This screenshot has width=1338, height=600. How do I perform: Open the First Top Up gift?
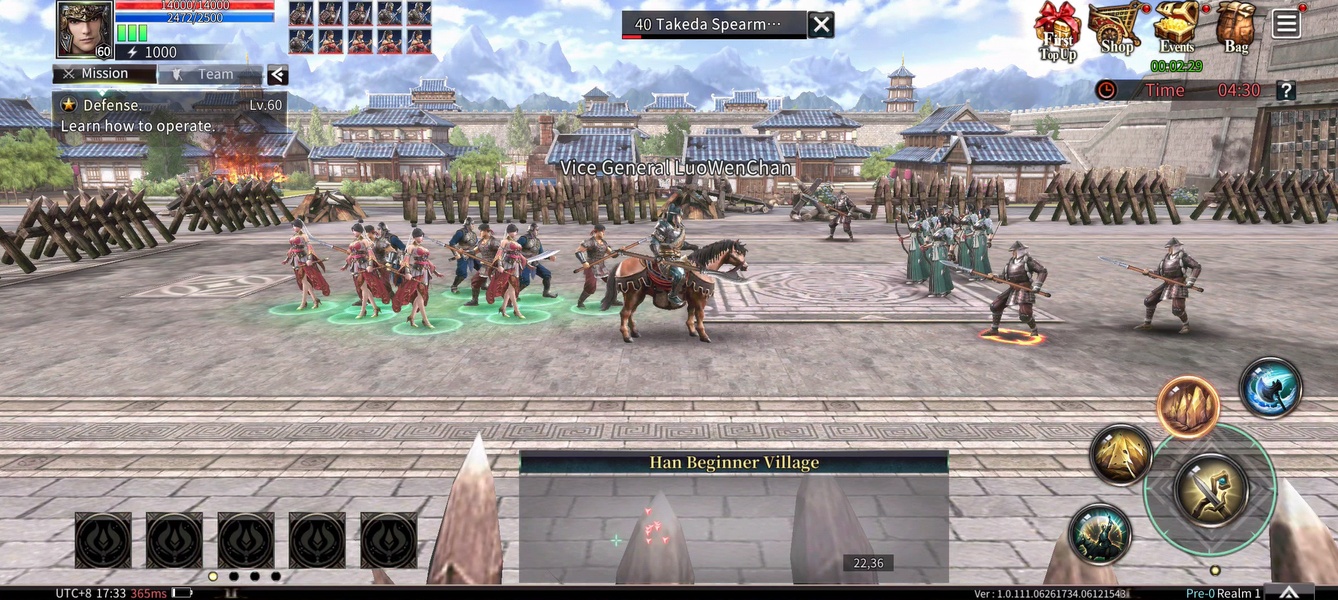click(1057, 30)
